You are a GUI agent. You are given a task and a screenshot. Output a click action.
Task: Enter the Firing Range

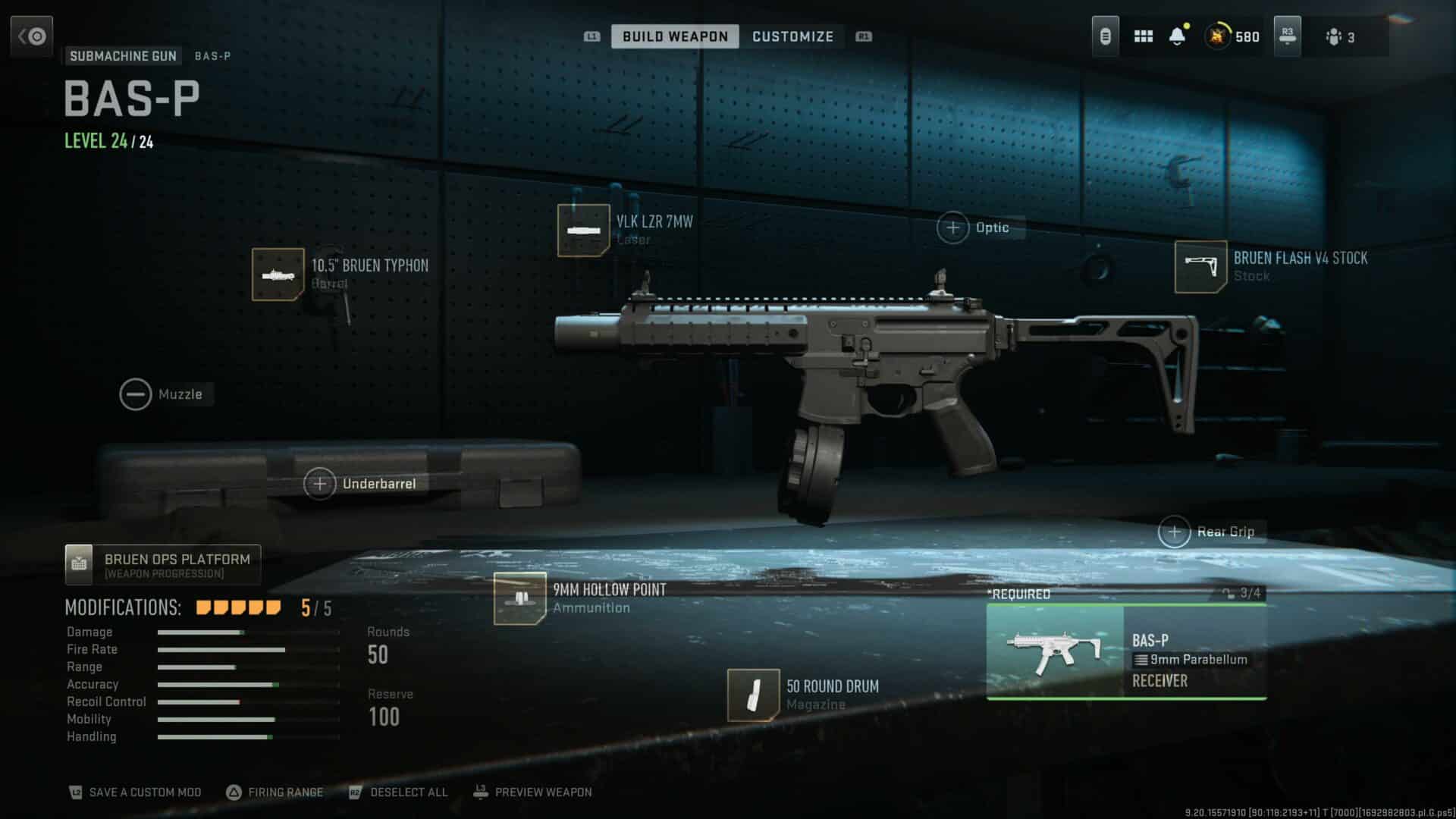pos(275,792)
